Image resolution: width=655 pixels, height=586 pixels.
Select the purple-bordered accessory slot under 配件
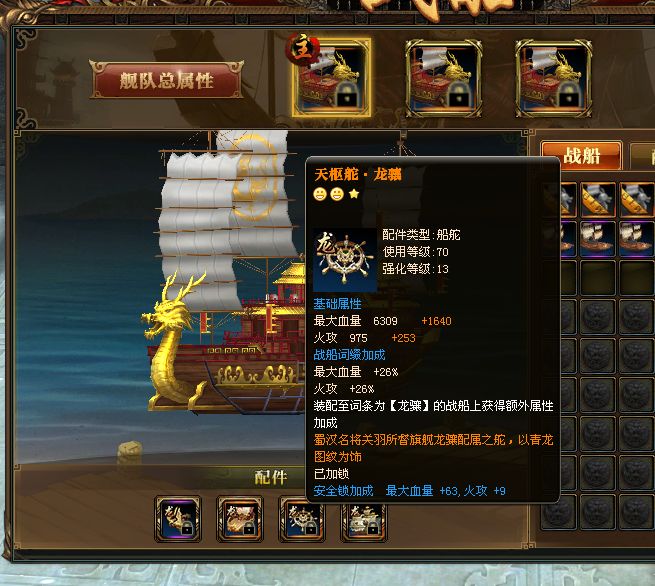pyautogui.click(x=178, y=519)
